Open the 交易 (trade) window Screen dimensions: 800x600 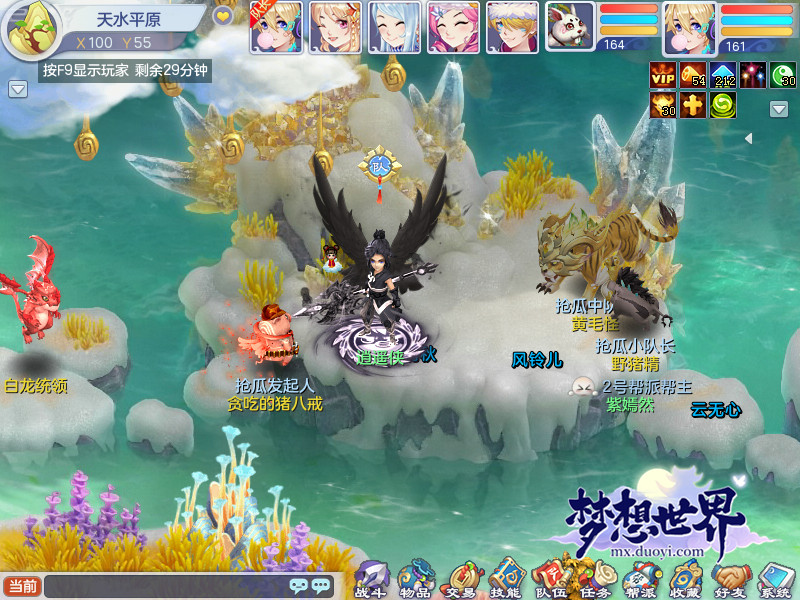point(461,579)
